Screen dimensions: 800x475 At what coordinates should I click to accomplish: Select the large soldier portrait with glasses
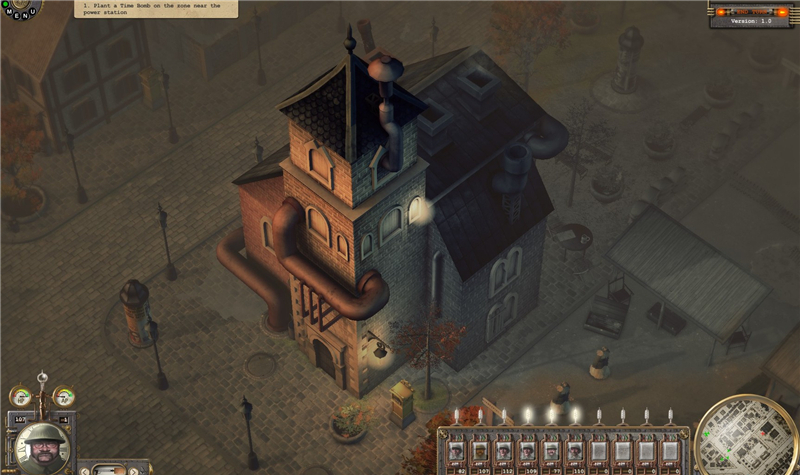pyautogui.click(x=42, y=446)
